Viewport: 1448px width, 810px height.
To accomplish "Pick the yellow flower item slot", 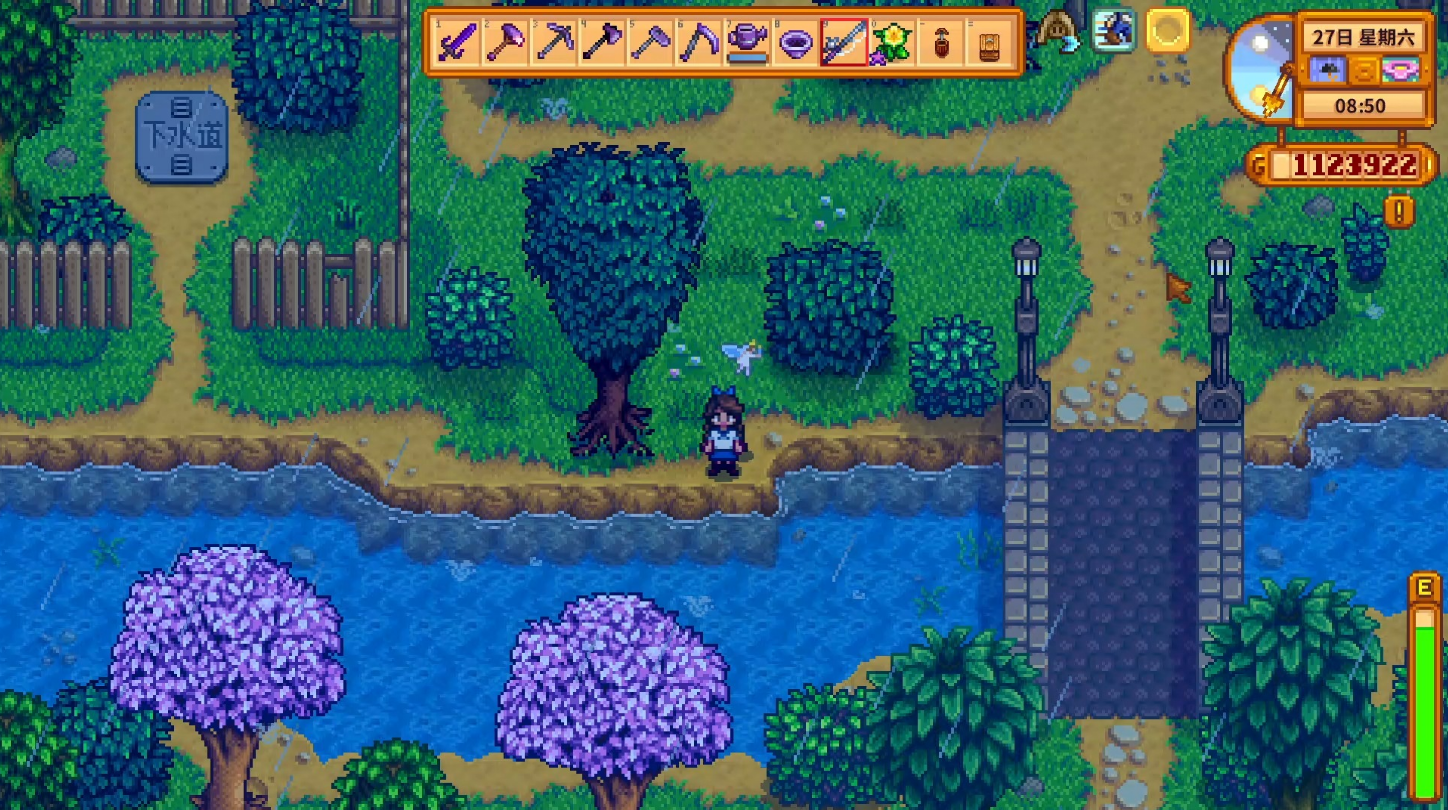I will tap(891, 43).
